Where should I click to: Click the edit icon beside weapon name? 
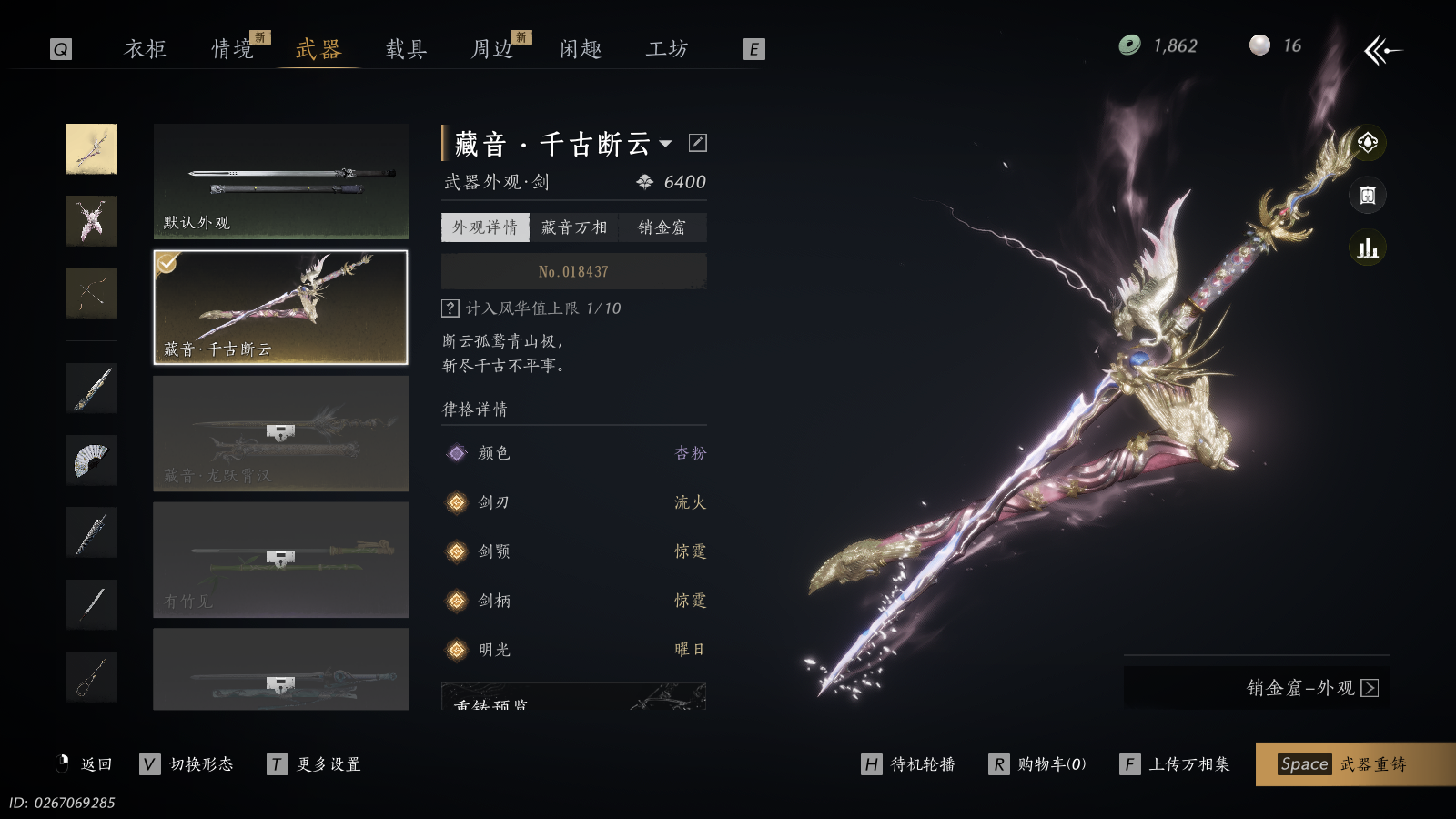[698, 143]
